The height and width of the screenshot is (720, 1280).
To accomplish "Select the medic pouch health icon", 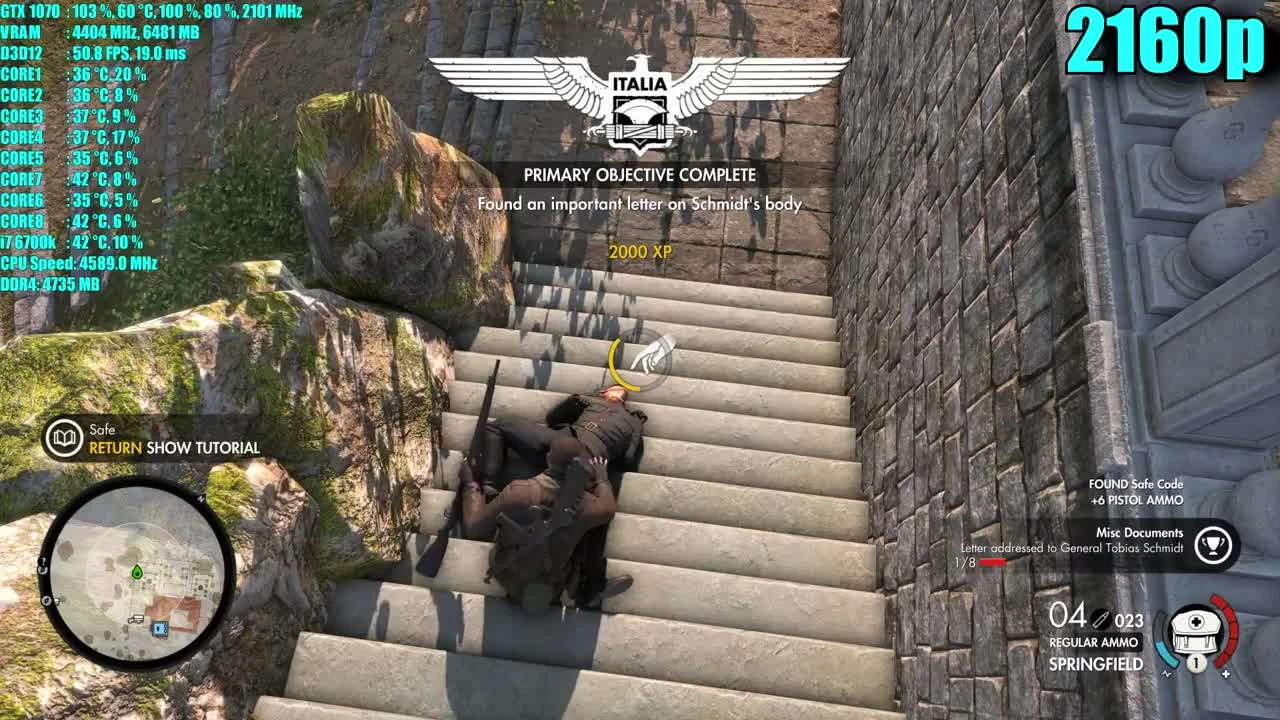I will 1196,632.
